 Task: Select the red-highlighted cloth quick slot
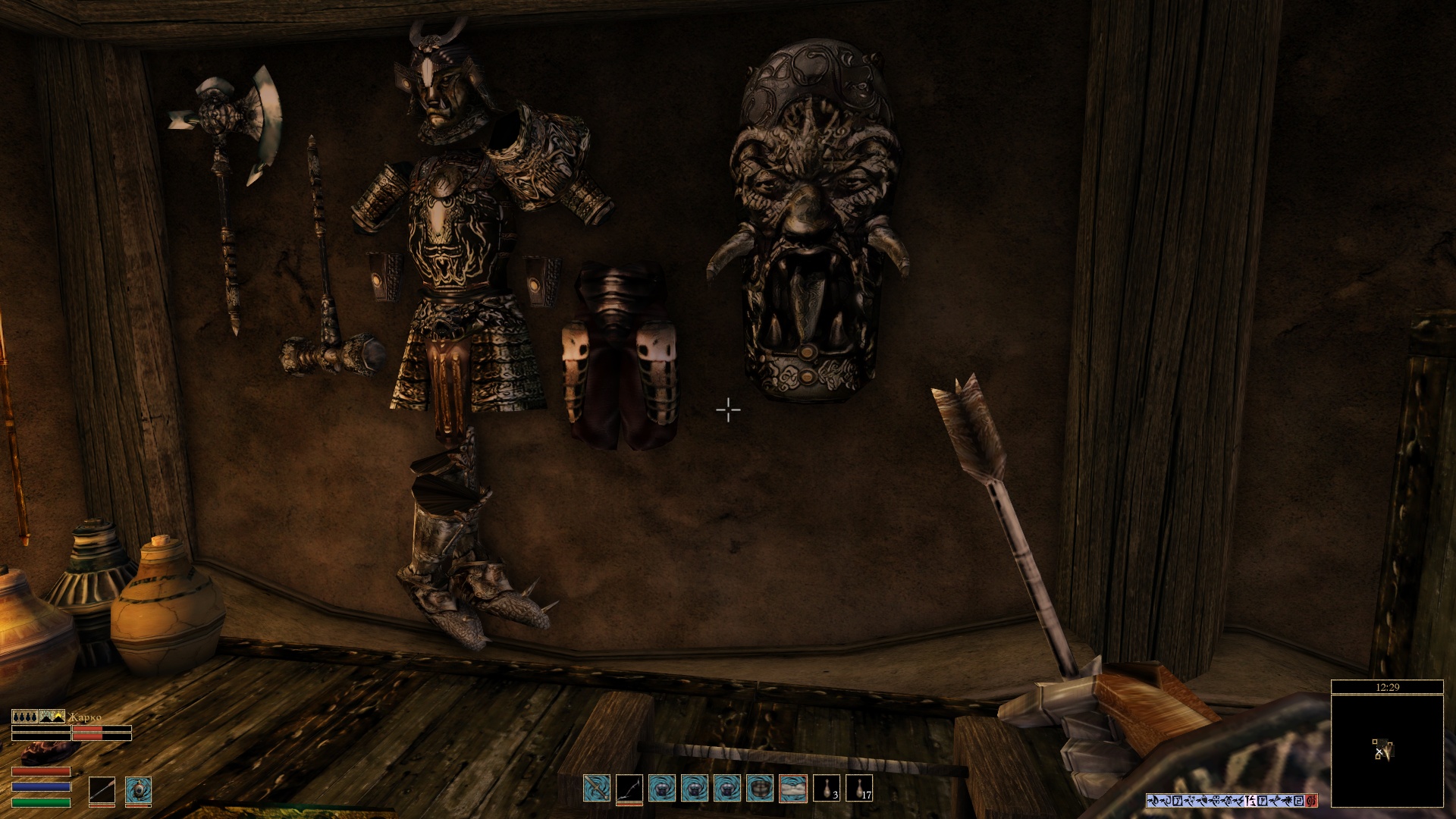point(793,789)
